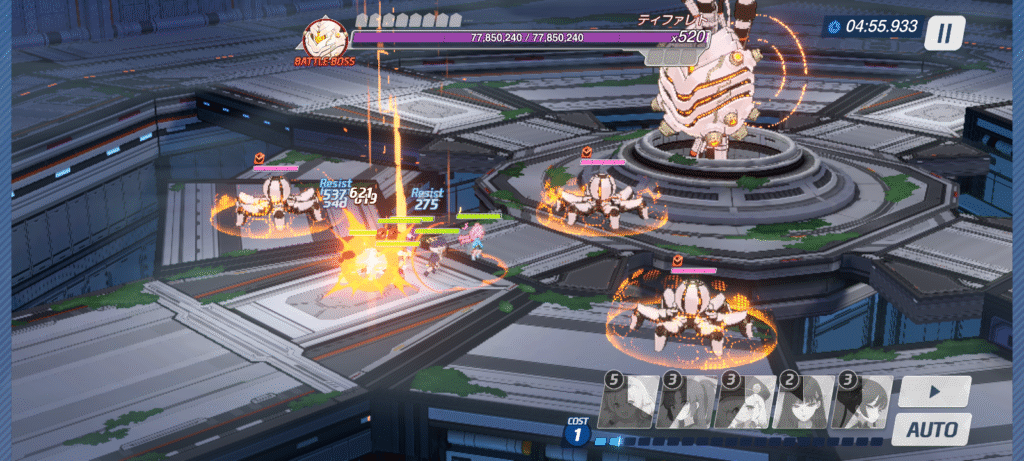
Task: Pause the battle
Action: (943, 33)
